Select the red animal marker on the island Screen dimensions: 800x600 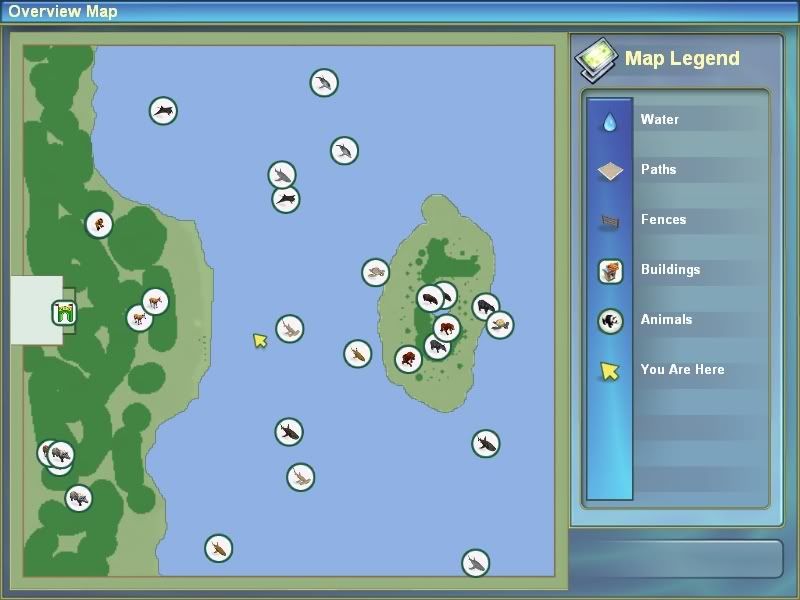[408, 359]
